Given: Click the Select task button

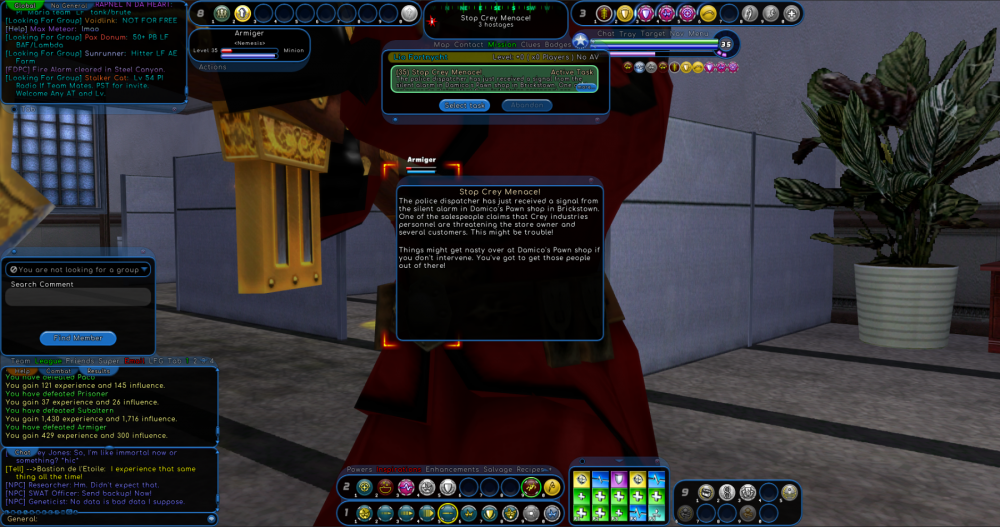Looking at the screenshot, I should [x=465, y=105].
